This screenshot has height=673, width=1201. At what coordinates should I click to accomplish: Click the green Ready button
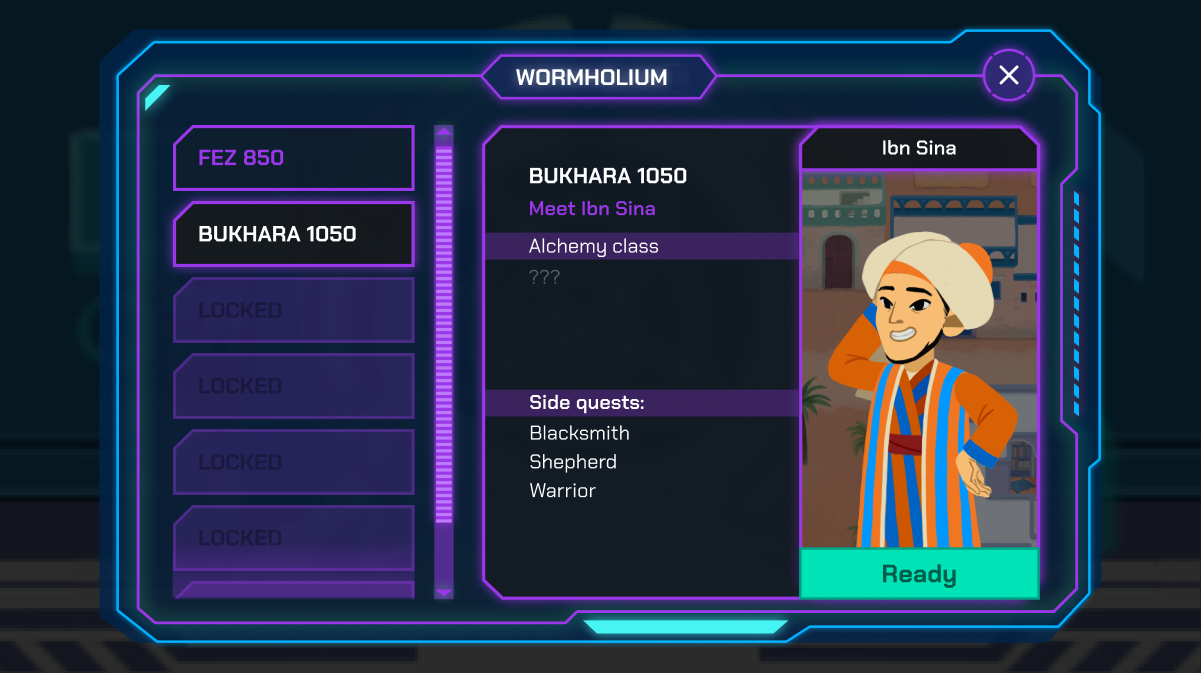pos(919,574)
